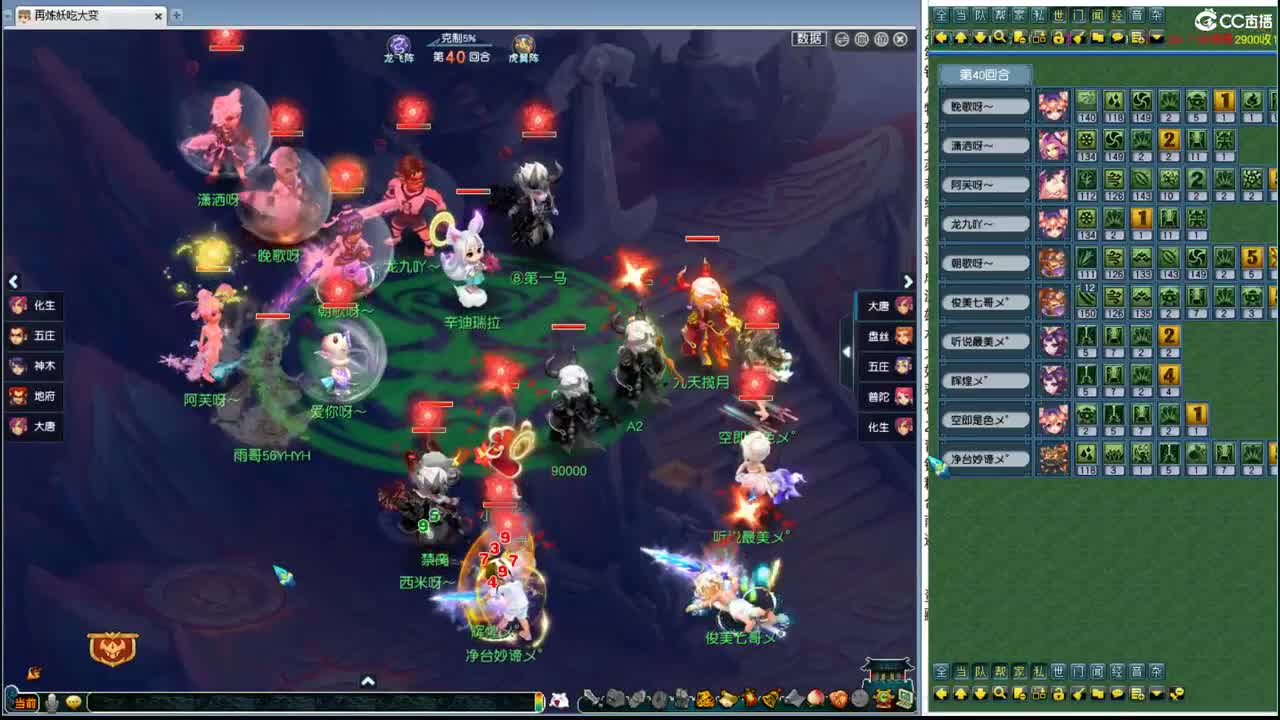Toggle the 世 world chat channel
Image resolution: width=1280 pixels, height=720 pixels.
coord(1060,15)
